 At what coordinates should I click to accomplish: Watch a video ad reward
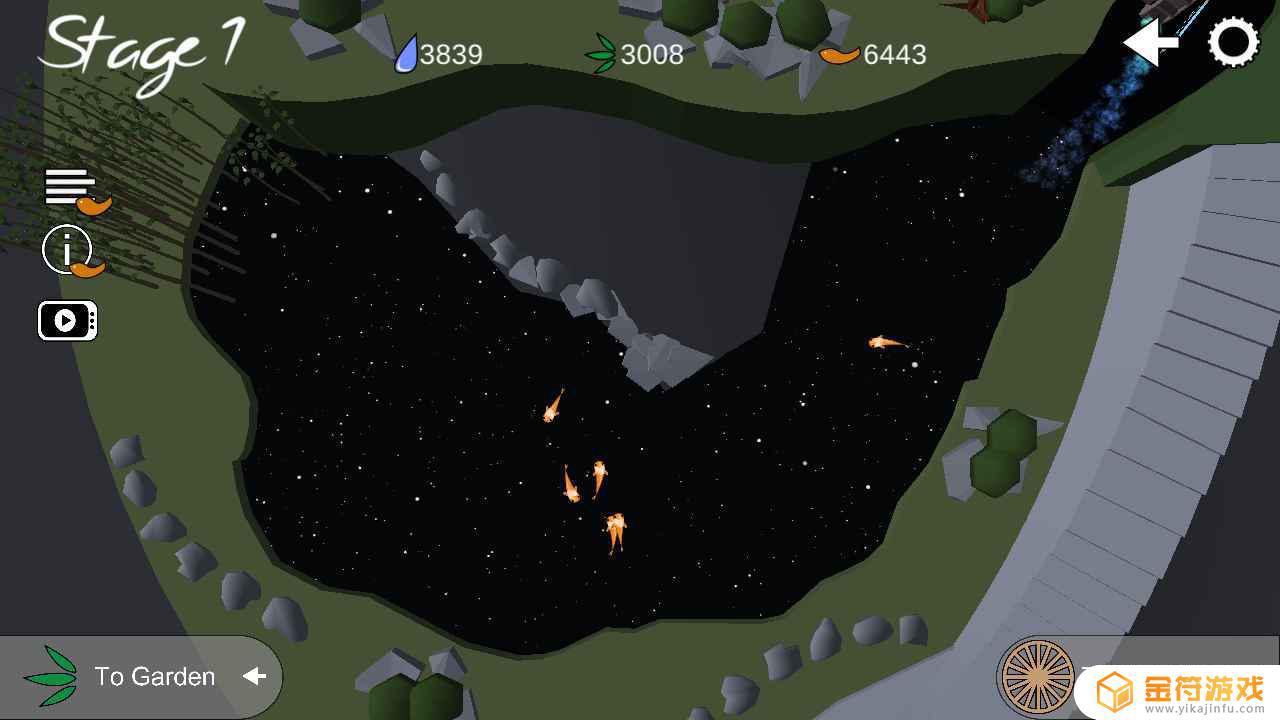click(67, 321)
